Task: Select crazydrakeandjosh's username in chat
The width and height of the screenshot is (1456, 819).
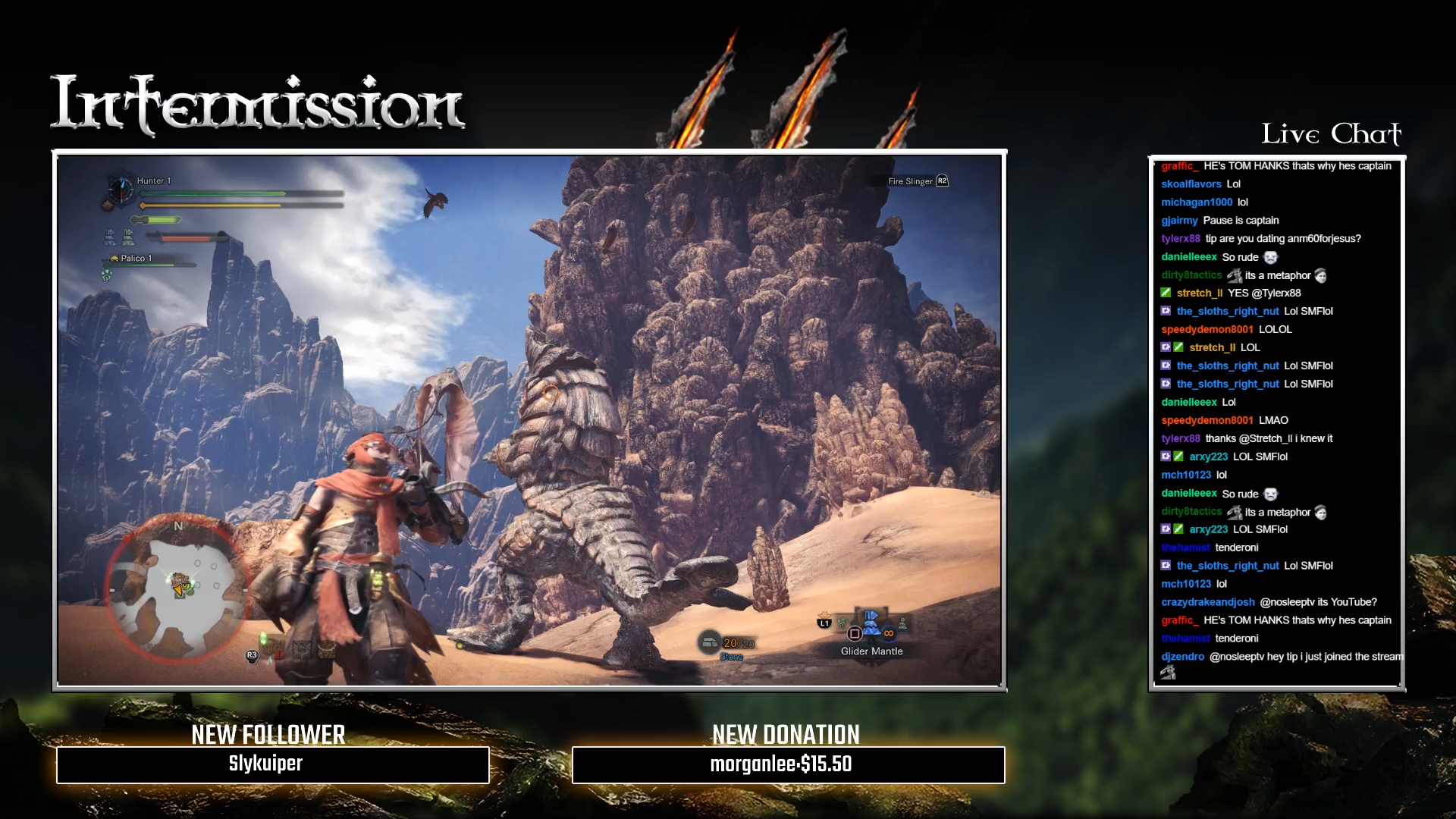Action: point(1207,602)
